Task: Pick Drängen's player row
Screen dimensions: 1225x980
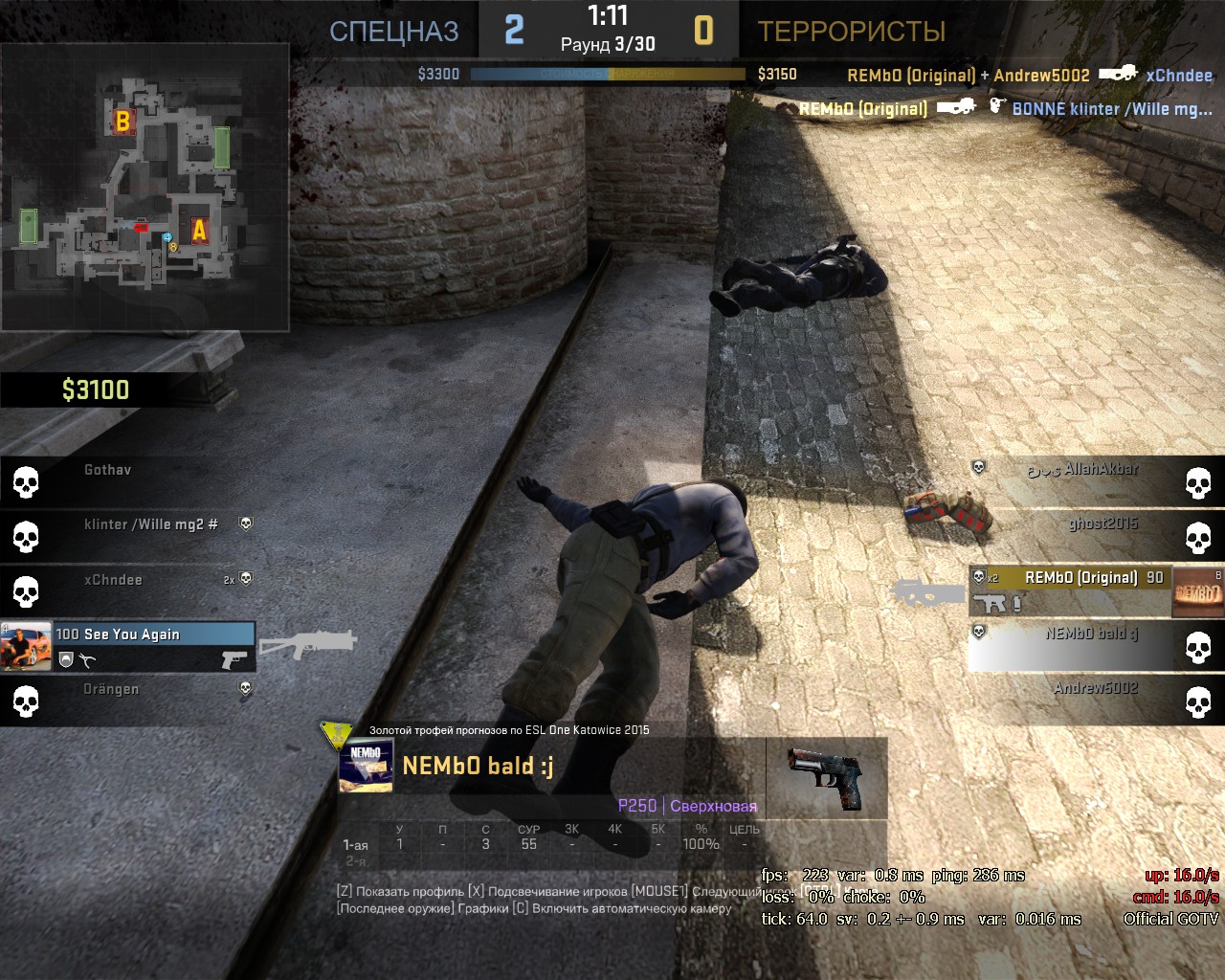Action: [128, 701]
